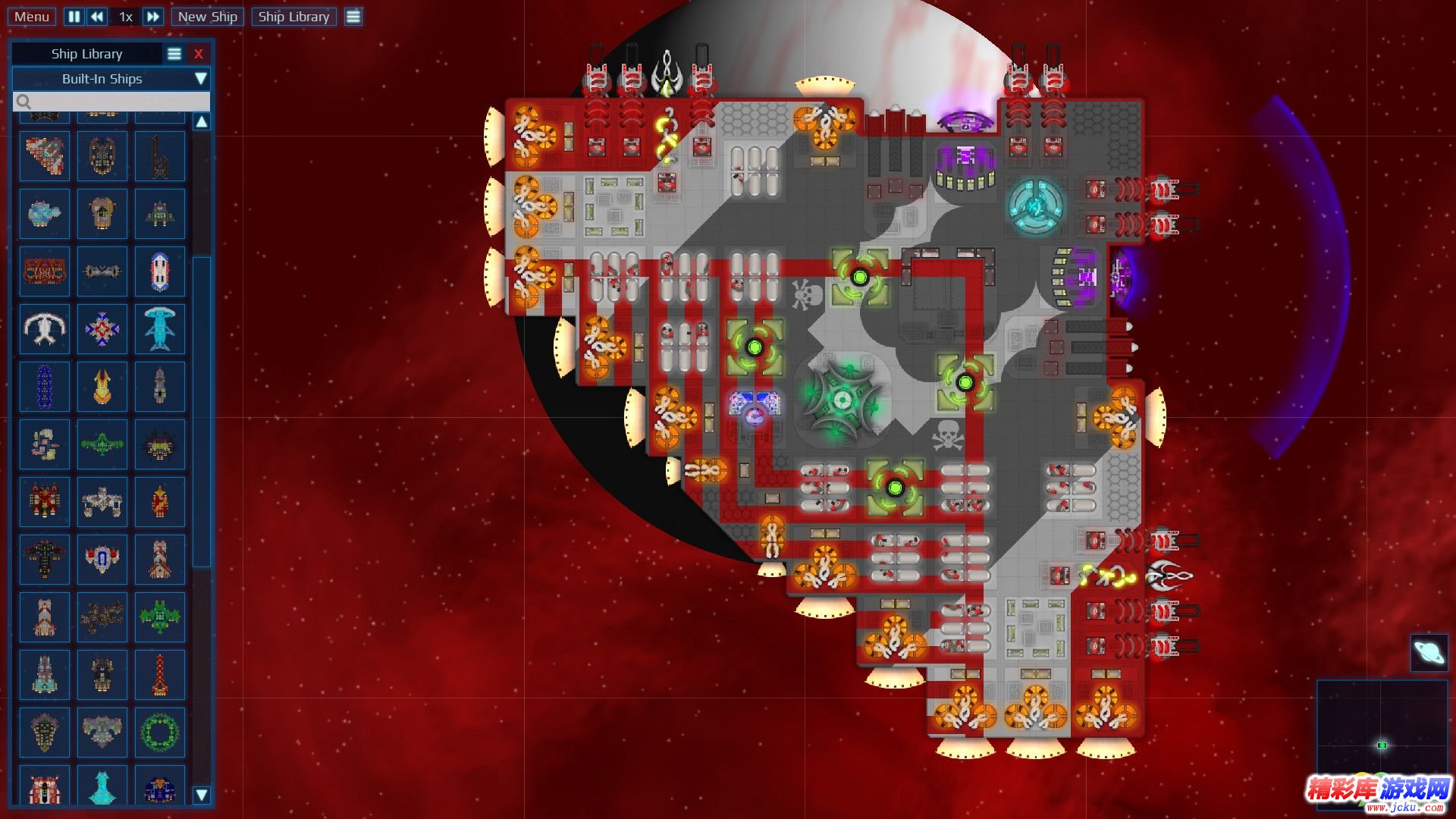
Task: Focus the ship library search field
Action: [x=111, y=102]
